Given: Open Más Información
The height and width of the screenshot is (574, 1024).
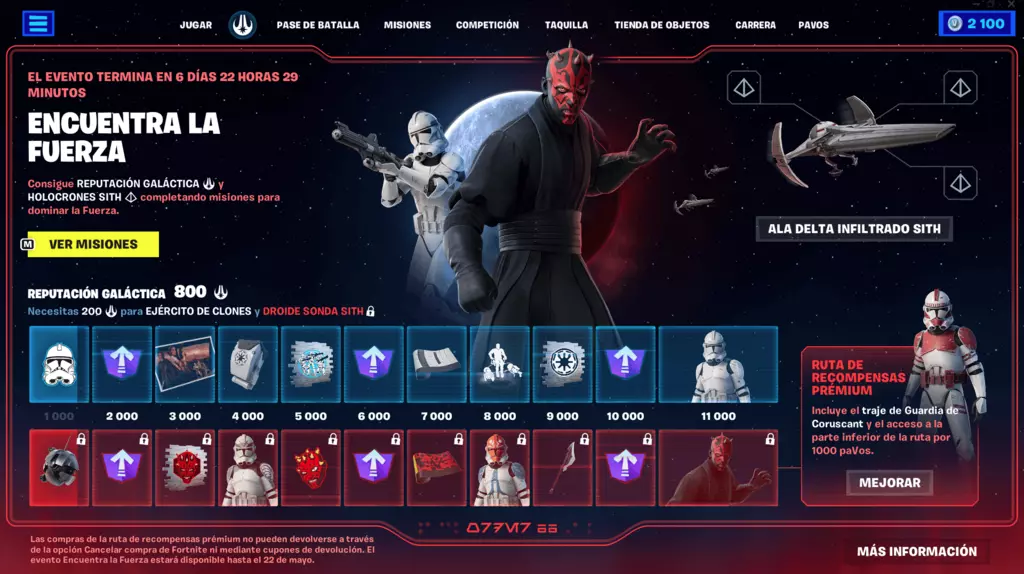Looking at the screenshot, I should point(916,551).
